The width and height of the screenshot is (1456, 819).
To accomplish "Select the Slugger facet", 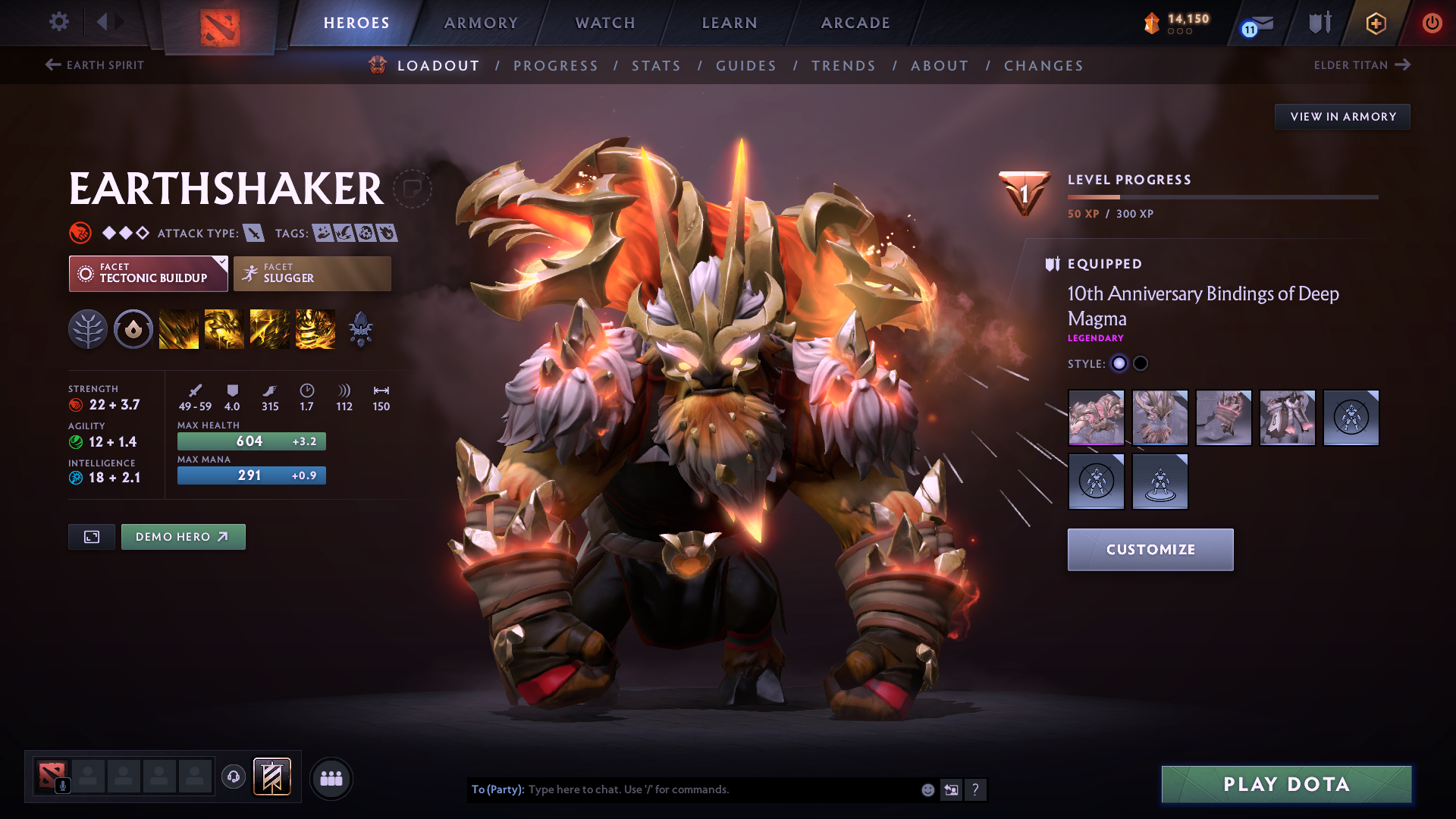I will point(312,274).
